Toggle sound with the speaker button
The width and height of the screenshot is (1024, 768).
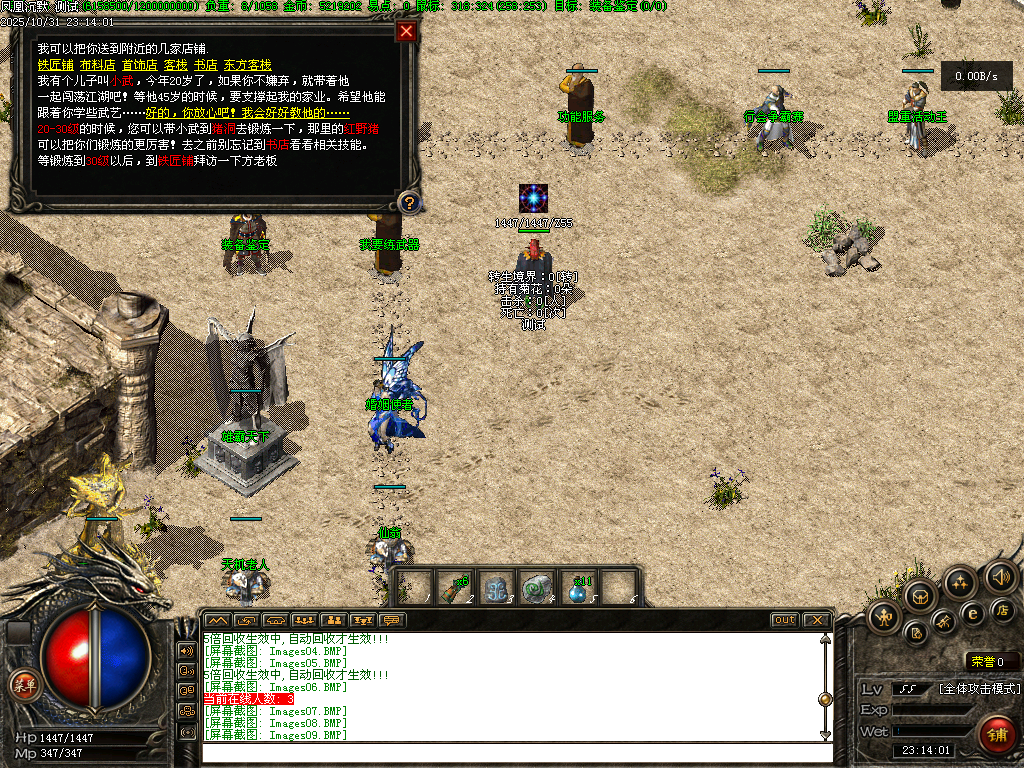(x=1000, y=576)
